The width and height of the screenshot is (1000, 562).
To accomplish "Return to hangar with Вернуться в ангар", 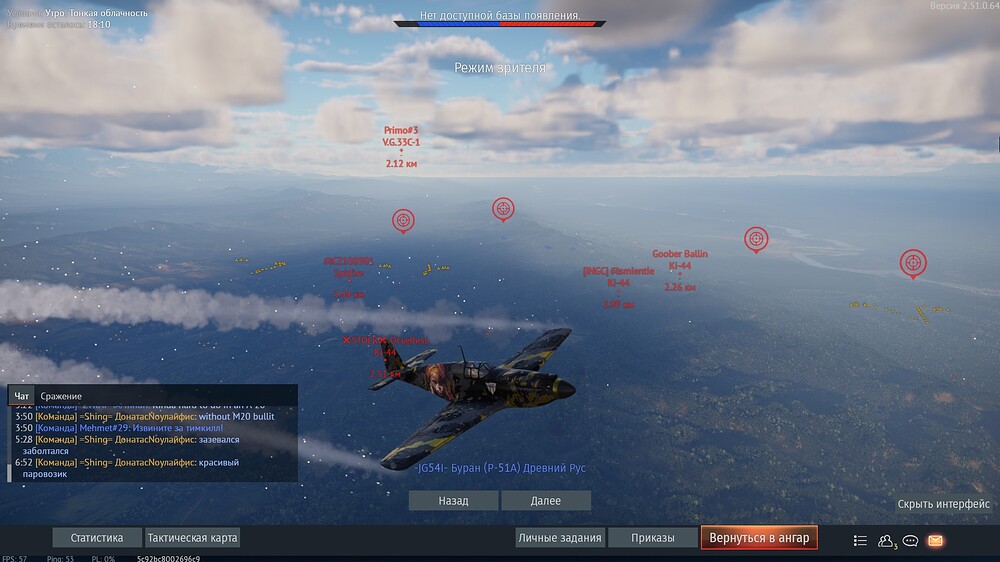I will point(759,538).
